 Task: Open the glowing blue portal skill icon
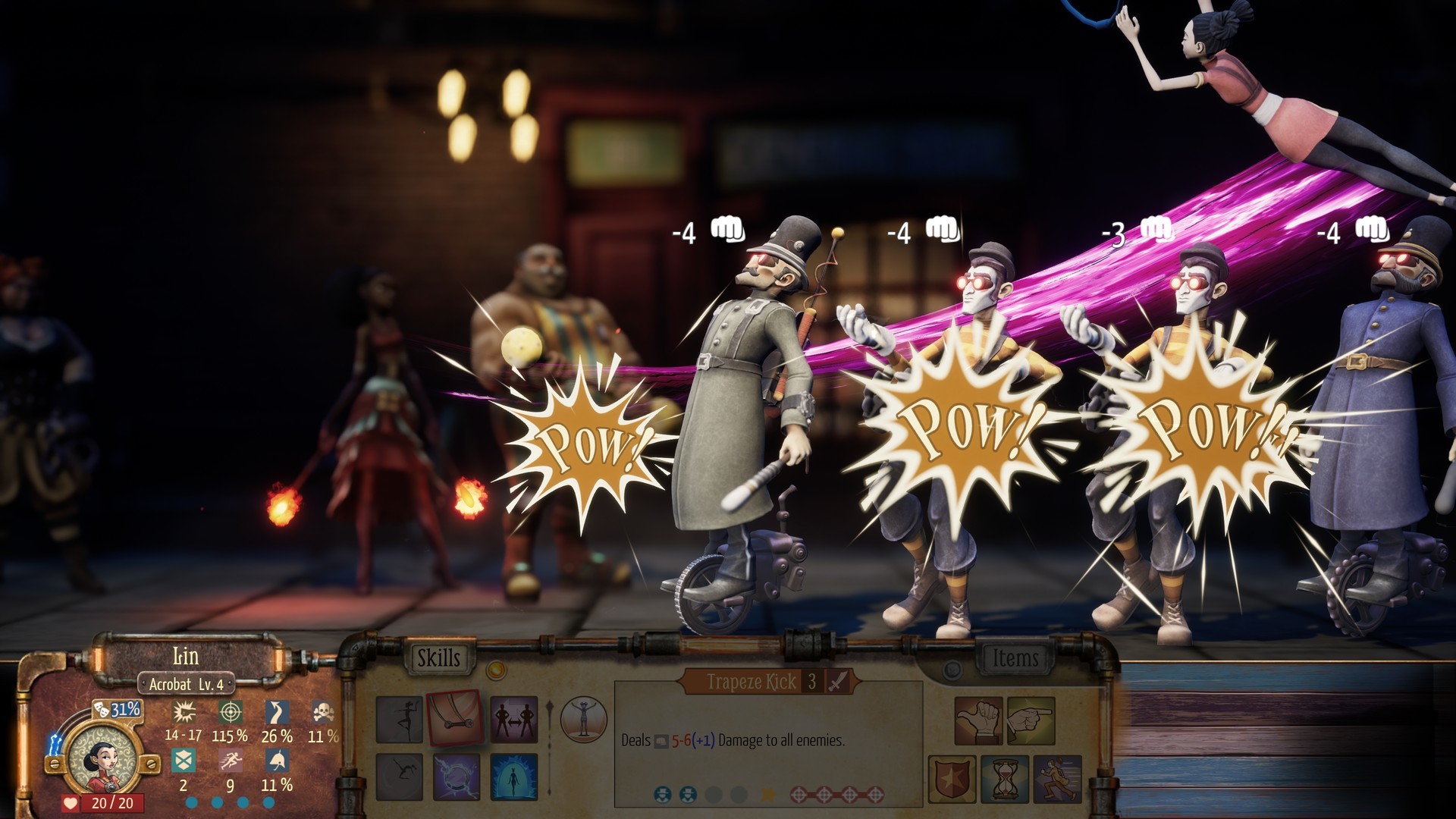pos(513,778)
